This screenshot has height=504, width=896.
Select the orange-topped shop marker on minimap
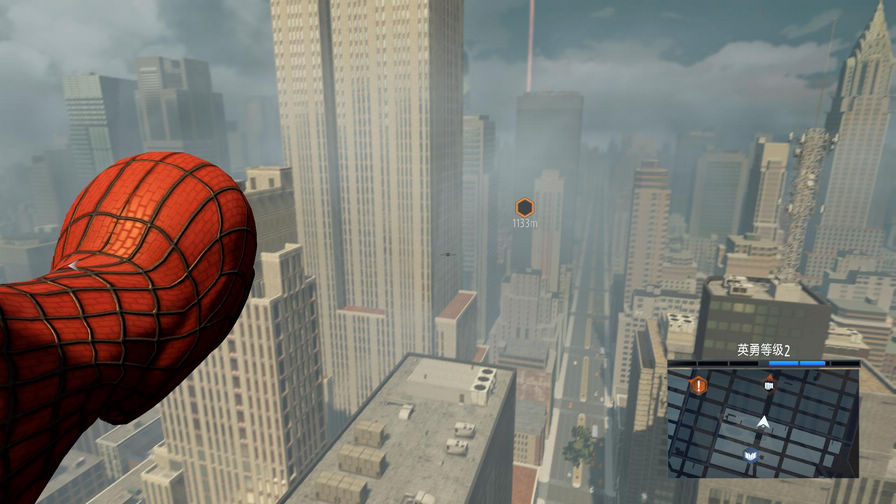[x=768, y=382]
